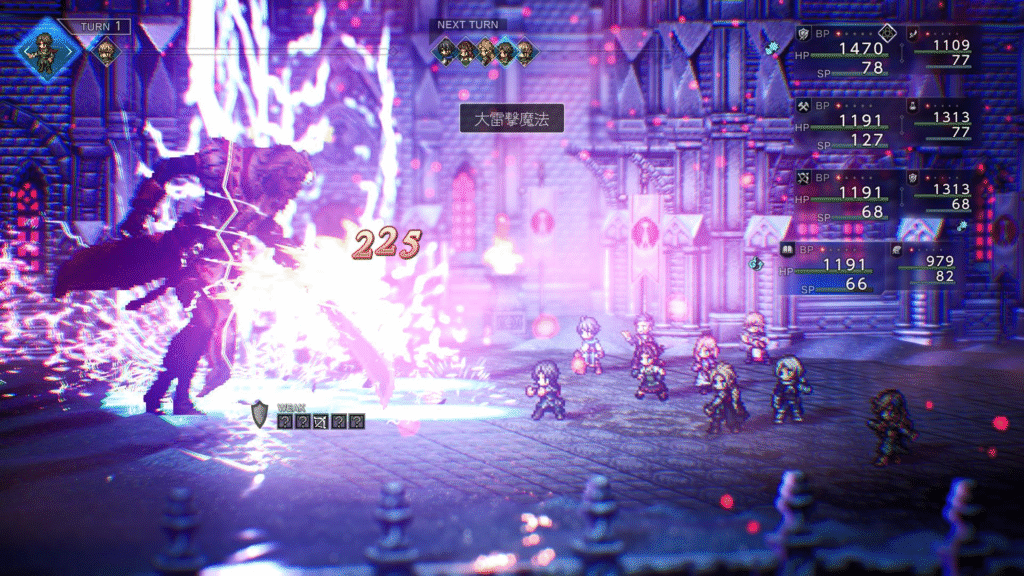
Task: Inspect the revealed bow weakness icon
Action: pos(320,421)
